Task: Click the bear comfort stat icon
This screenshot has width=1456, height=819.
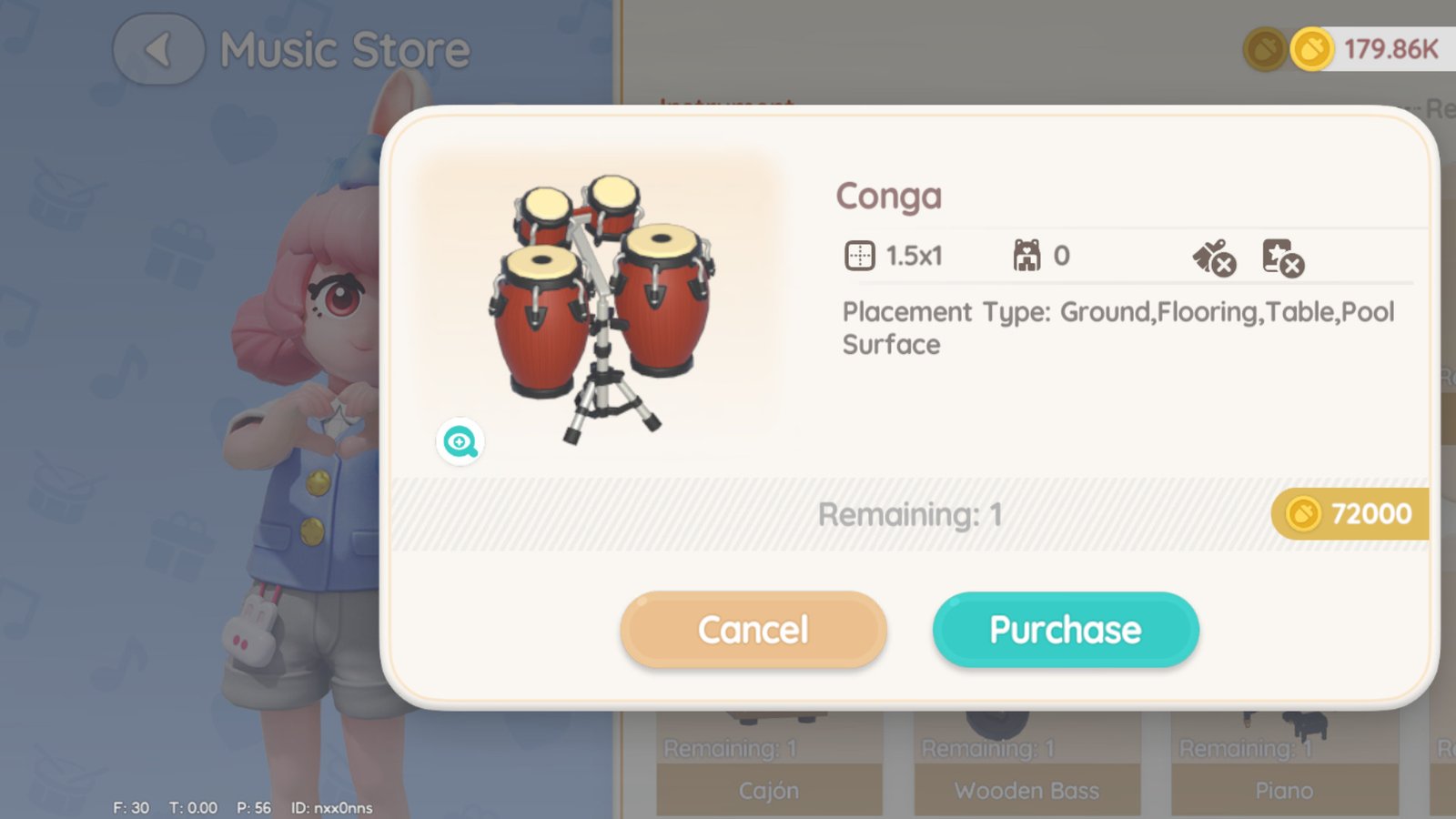Action: [x=1027, y=256]
